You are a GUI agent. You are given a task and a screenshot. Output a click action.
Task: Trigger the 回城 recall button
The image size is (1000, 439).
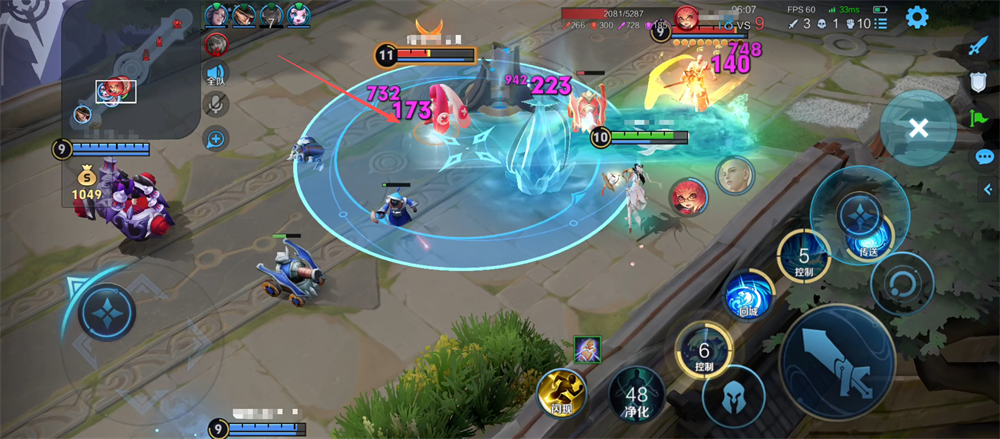pos(746,297)
